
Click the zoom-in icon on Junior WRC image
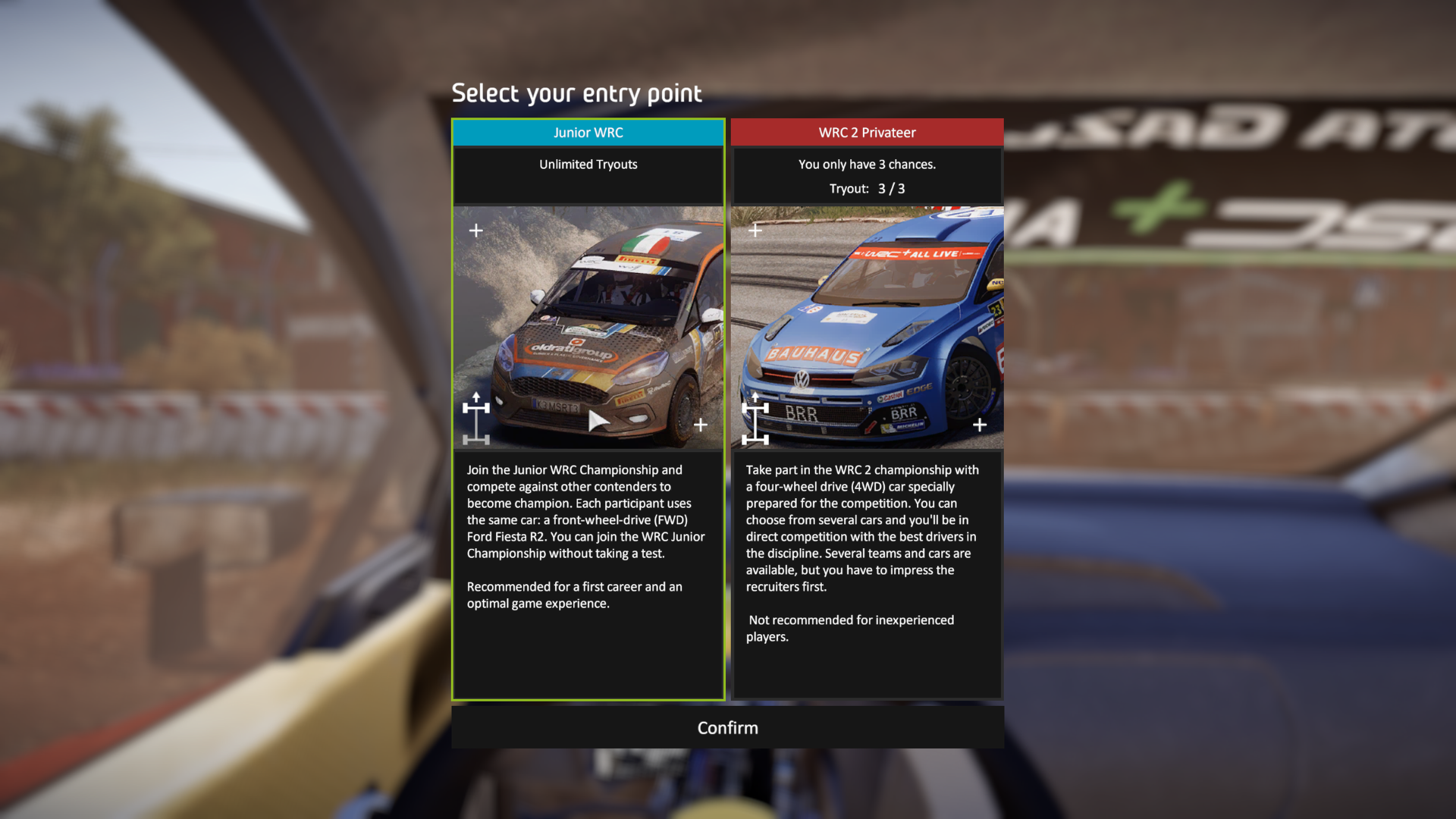click(476, 230)
